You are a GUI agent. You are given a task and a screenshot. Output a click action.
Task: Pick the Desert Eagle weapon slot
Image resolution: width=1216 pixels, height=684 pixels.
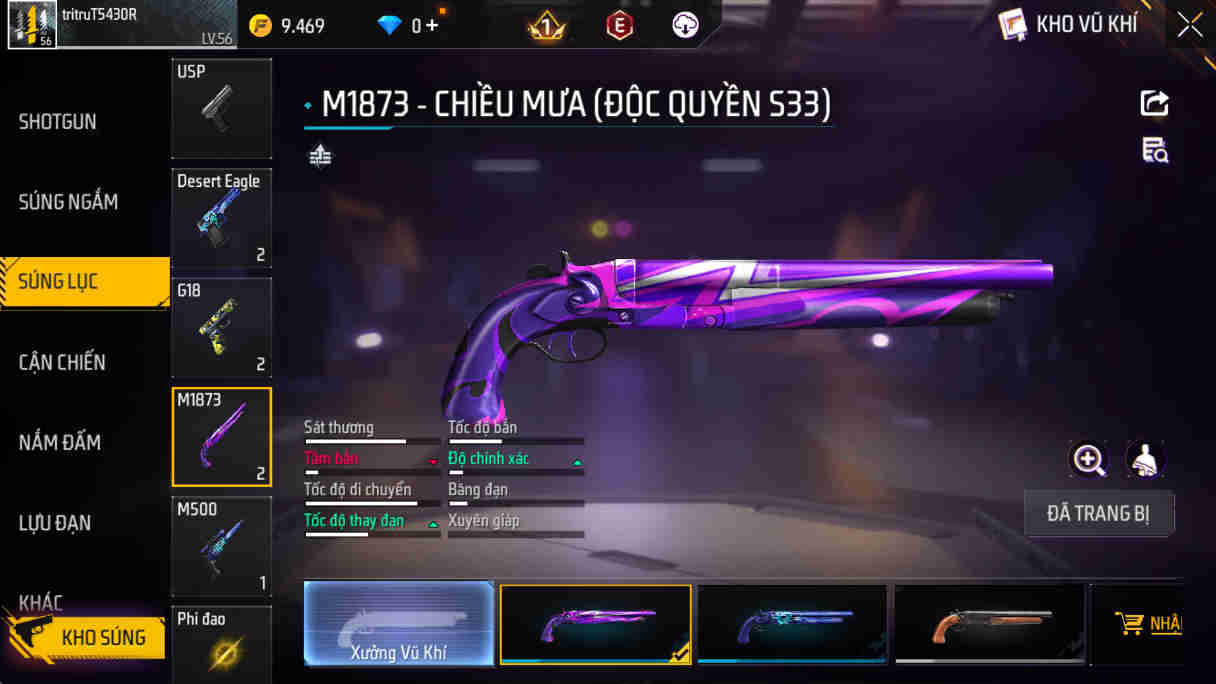[221, 218]
